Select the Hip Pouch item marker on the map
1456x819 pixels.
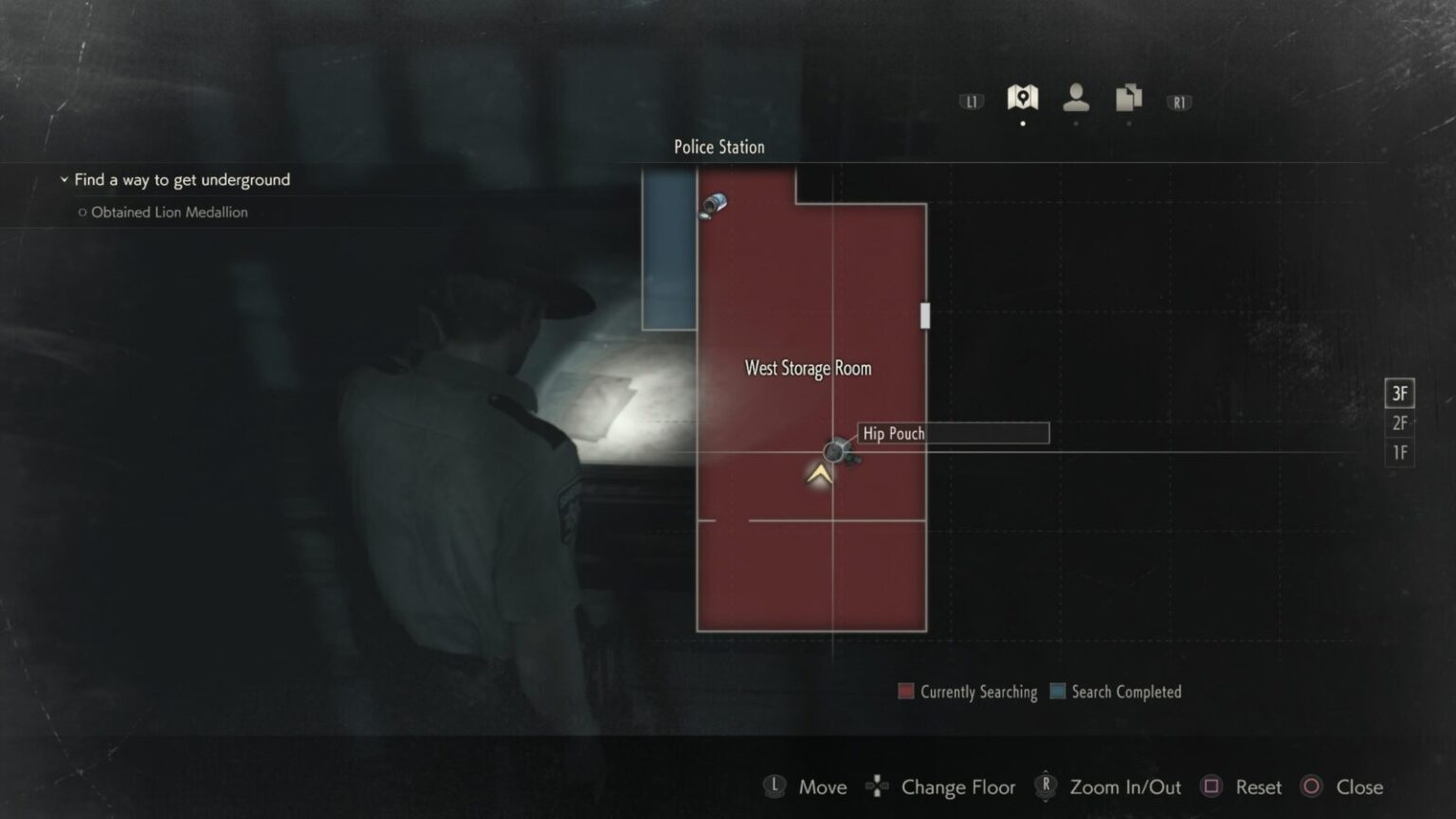pyautogui.click(x=838, y=453)
